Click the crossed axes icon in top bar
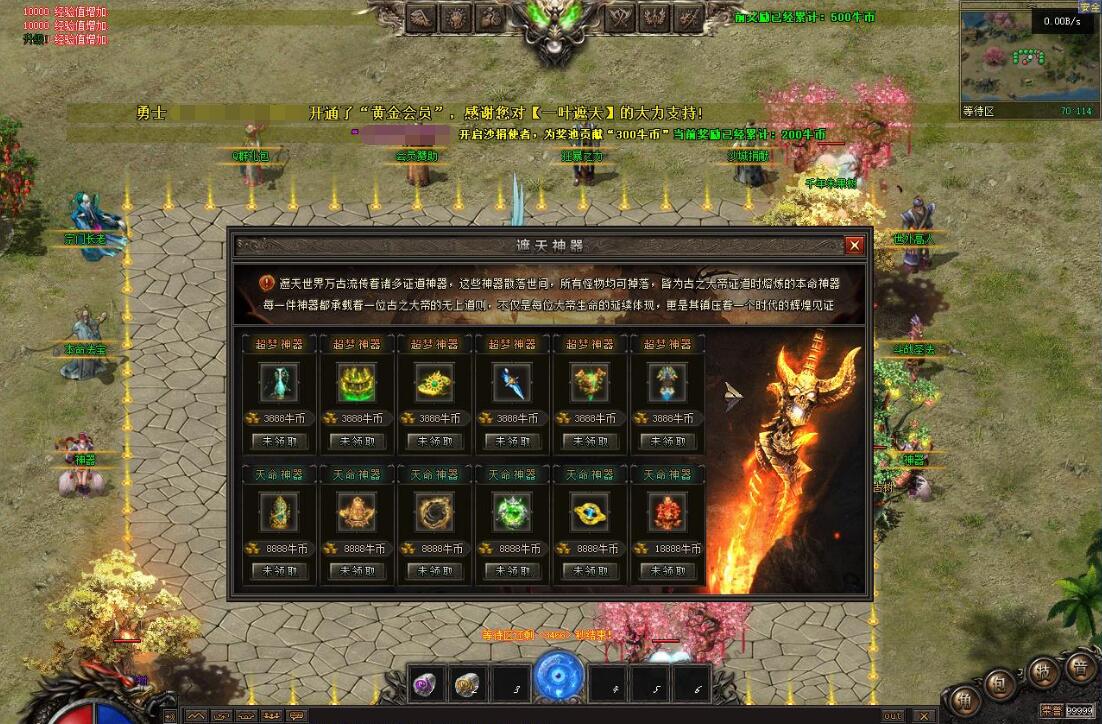 (622, 17)
